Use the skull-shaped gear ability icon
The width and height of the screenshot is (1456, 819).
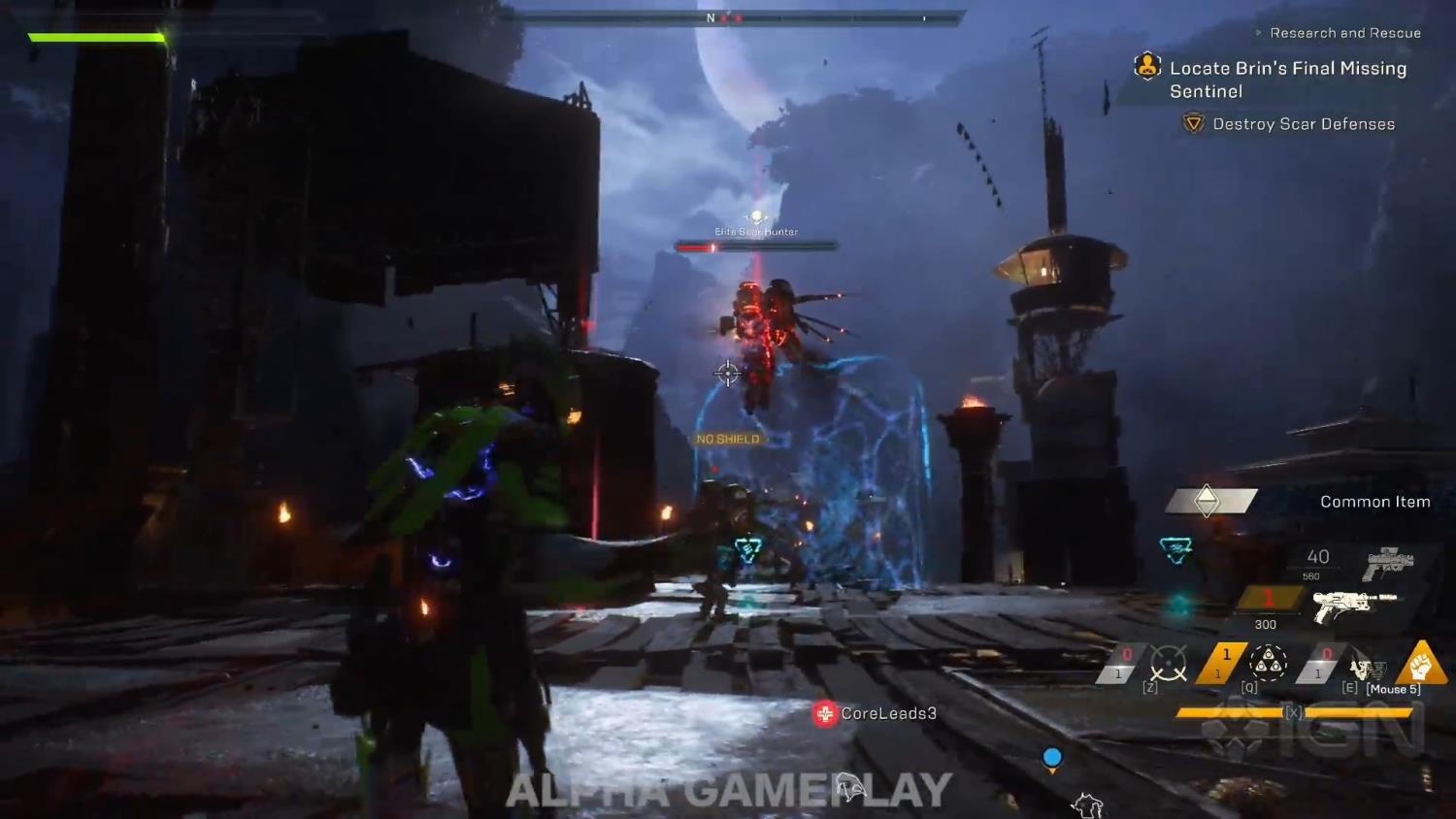(1367, 668)
